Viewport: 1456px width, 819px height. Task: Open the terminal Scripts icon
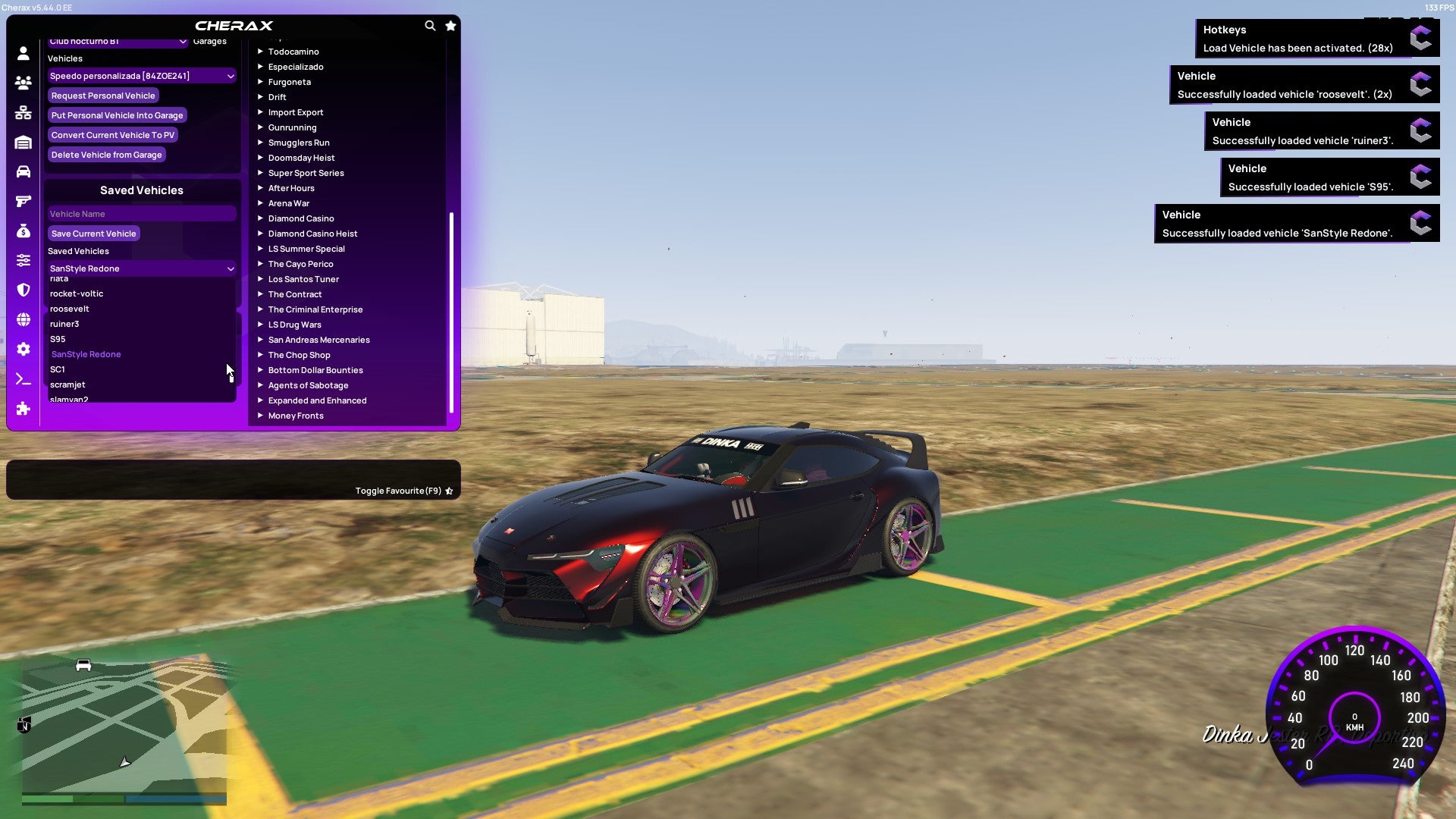23,379
